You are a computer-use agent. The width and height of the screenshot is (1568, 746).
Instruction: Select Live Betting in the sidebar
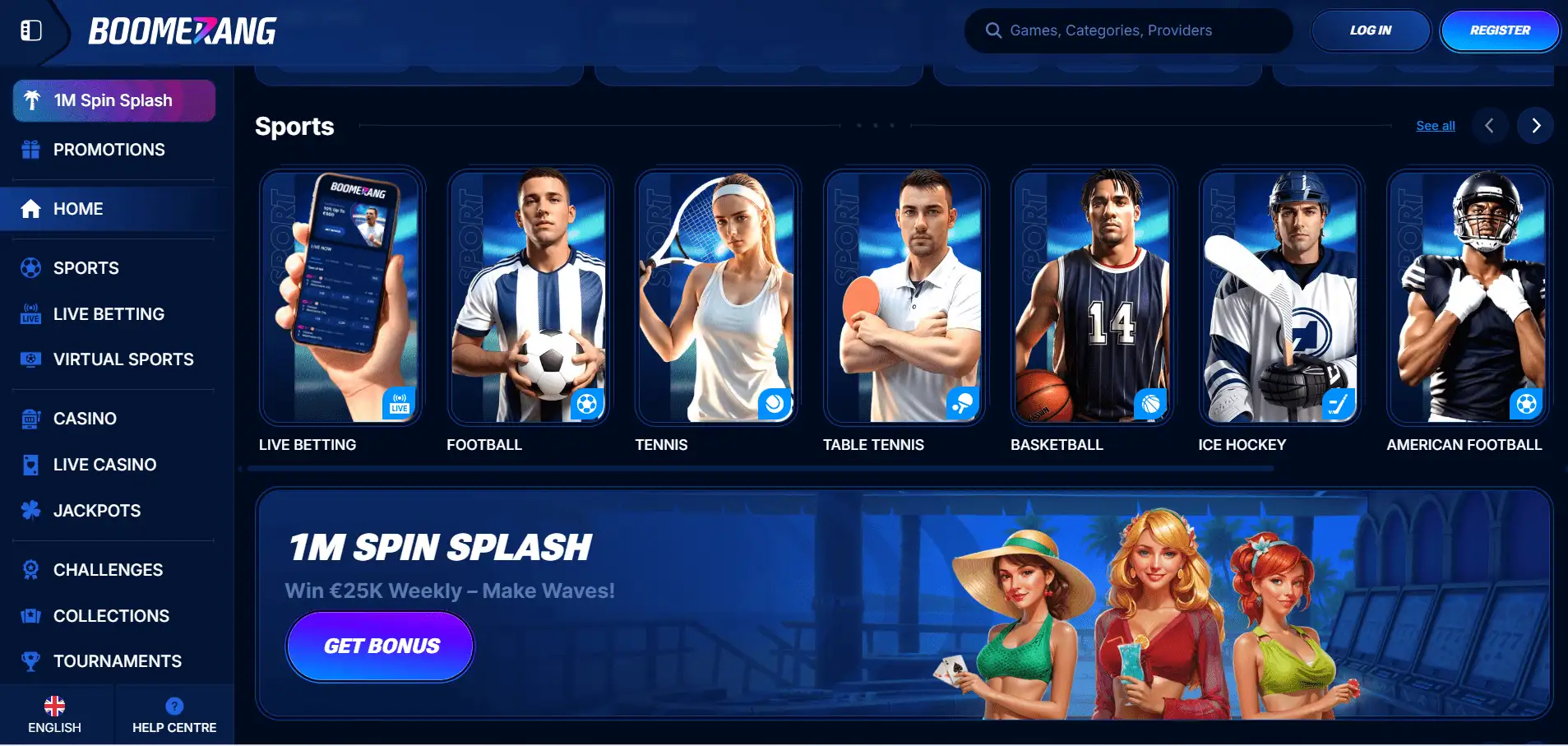[x=109, y=314]
